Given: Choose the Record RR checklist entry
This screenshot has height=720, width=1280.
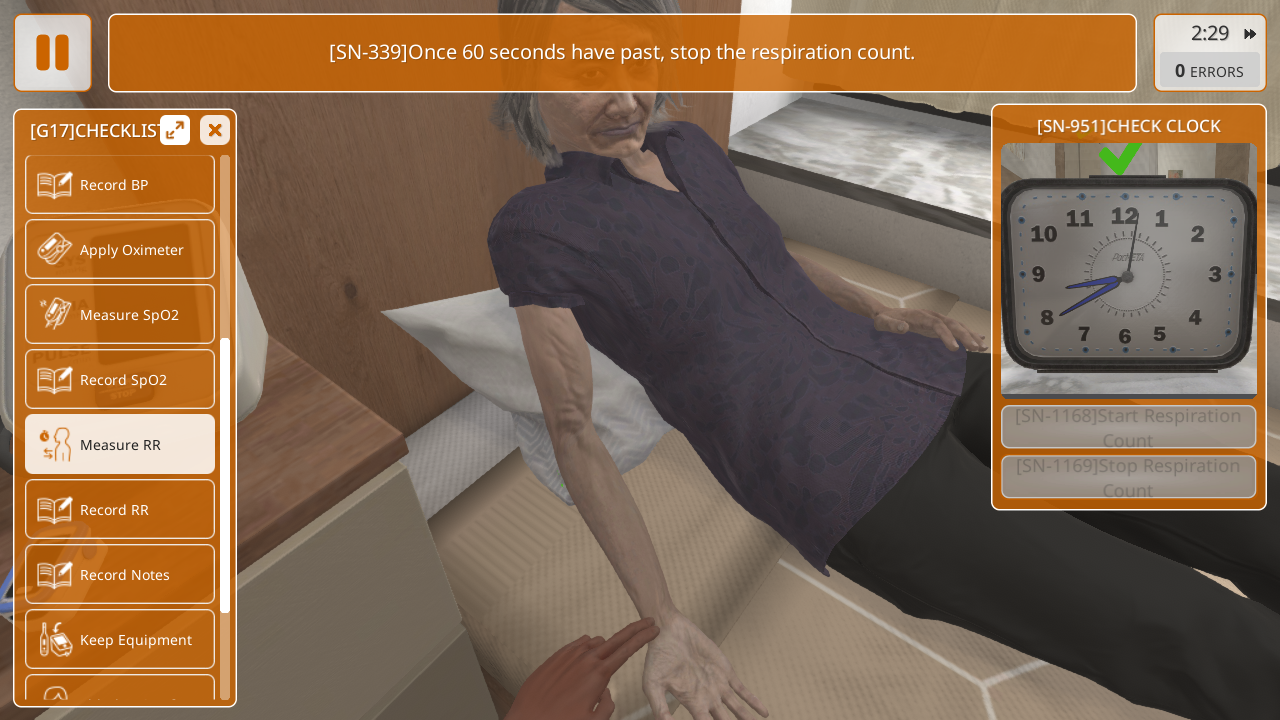Looking at the screenshot, I should [x=120, y=510].
